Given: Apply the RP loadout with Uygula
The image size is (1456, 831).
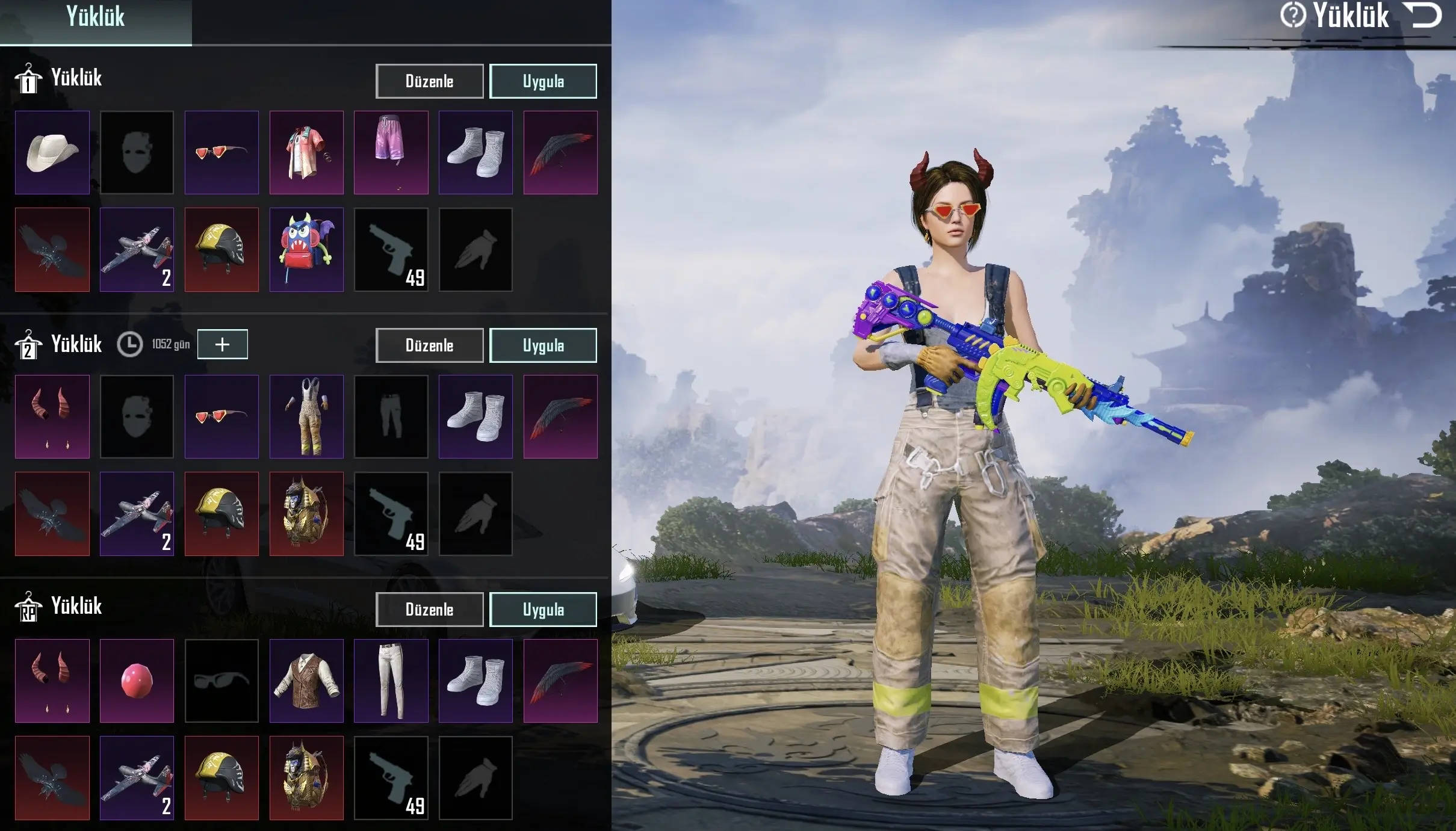Looking at the screenshot, I should 543,610.
